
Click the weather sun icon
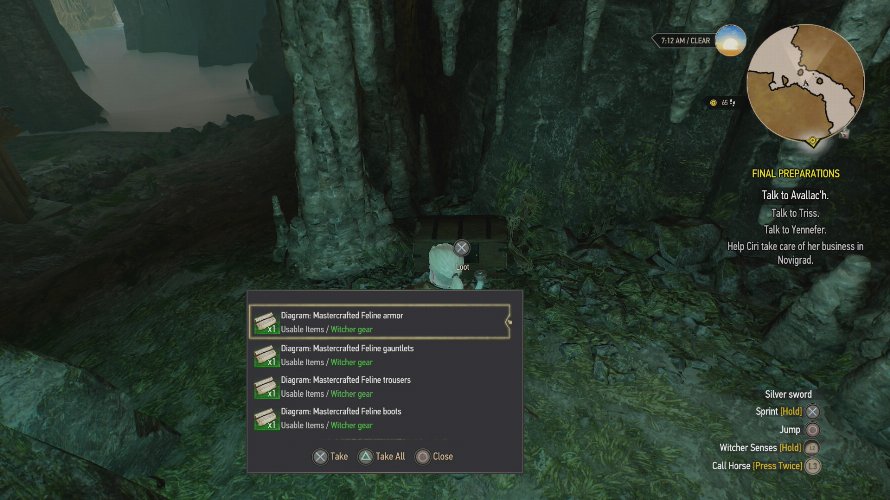(x=730, y=40)
